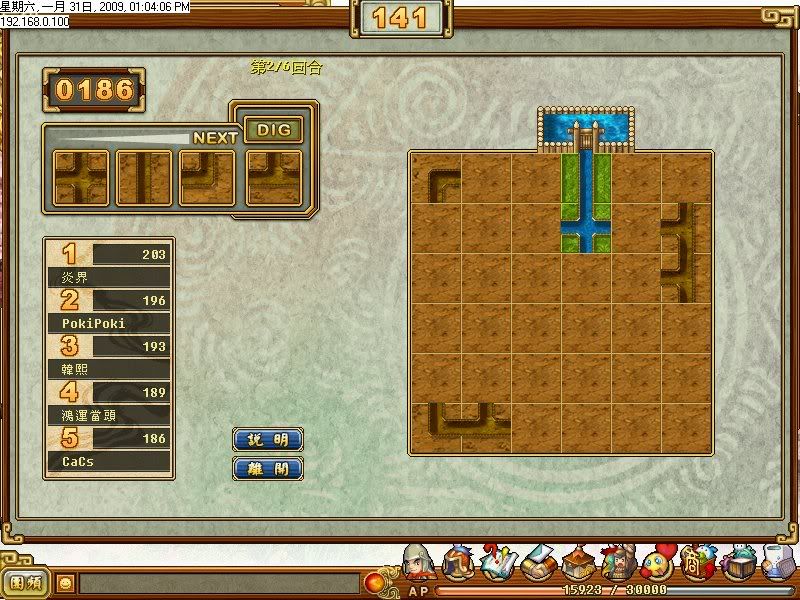800x600 pixels.
Task: Open the warrior character portrait icon
Action: pyautogui.click(x=417, y=565)
